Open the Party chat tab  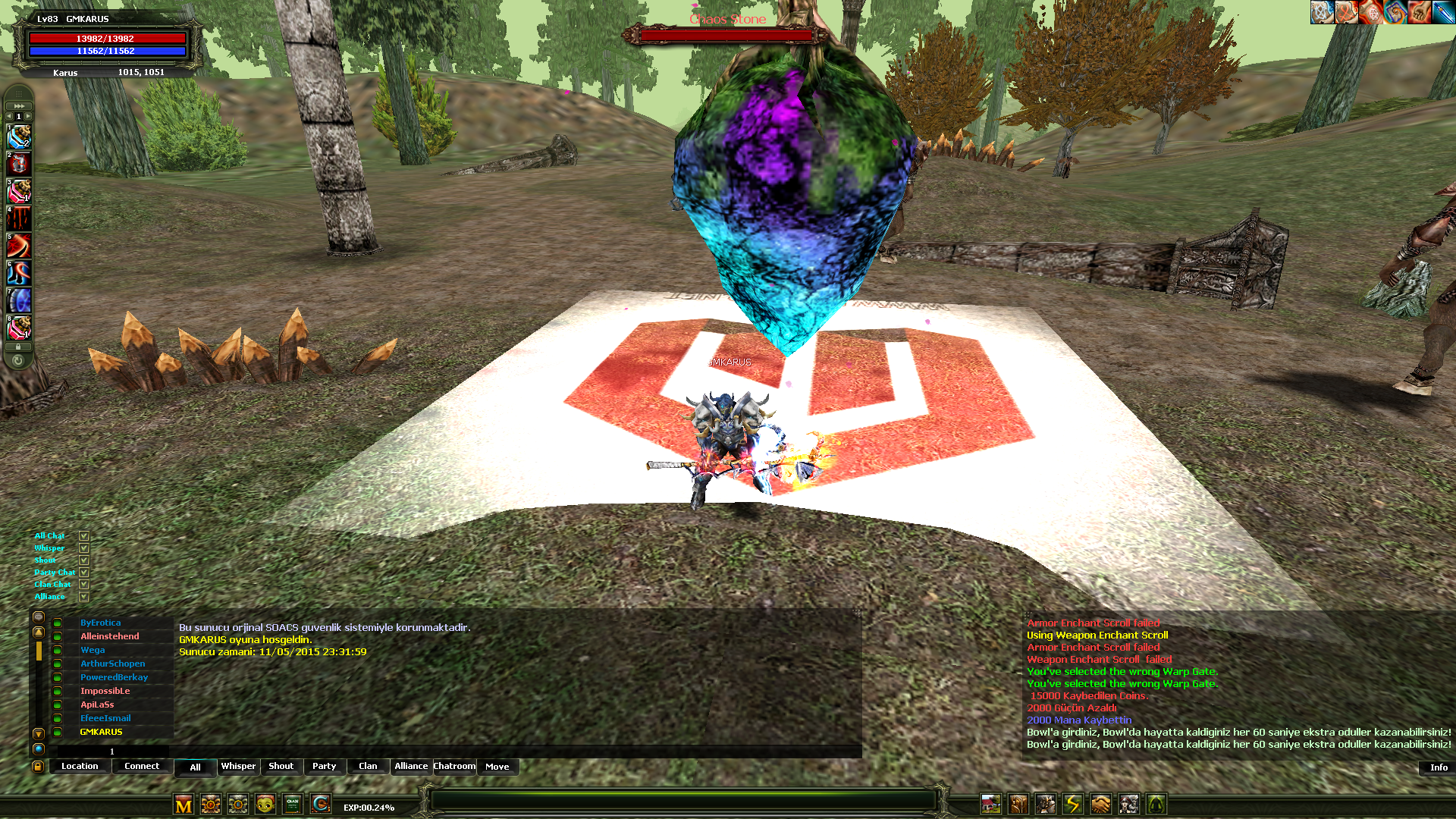point(324,767)
